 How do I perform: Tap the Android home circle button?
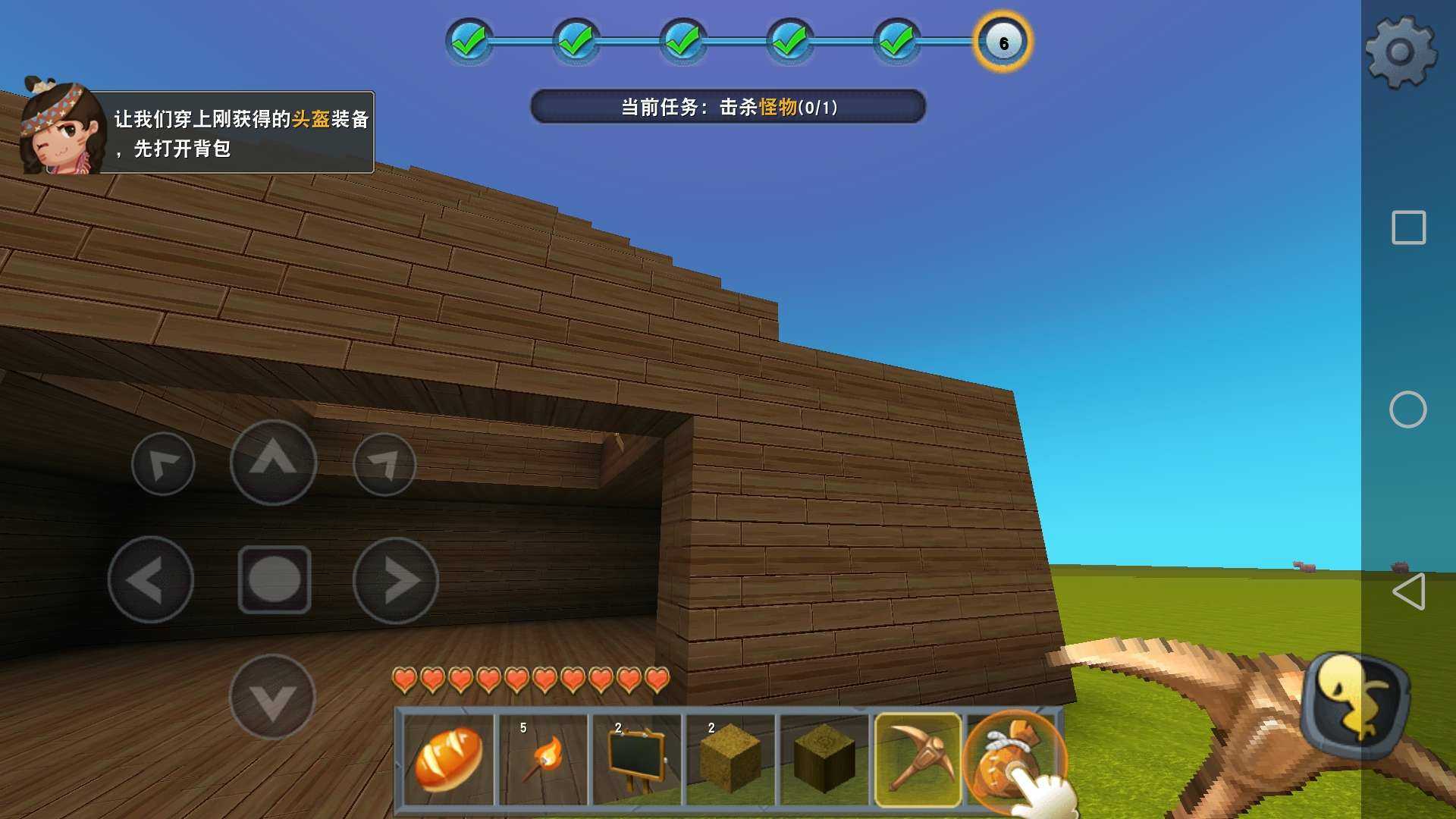1408,409
